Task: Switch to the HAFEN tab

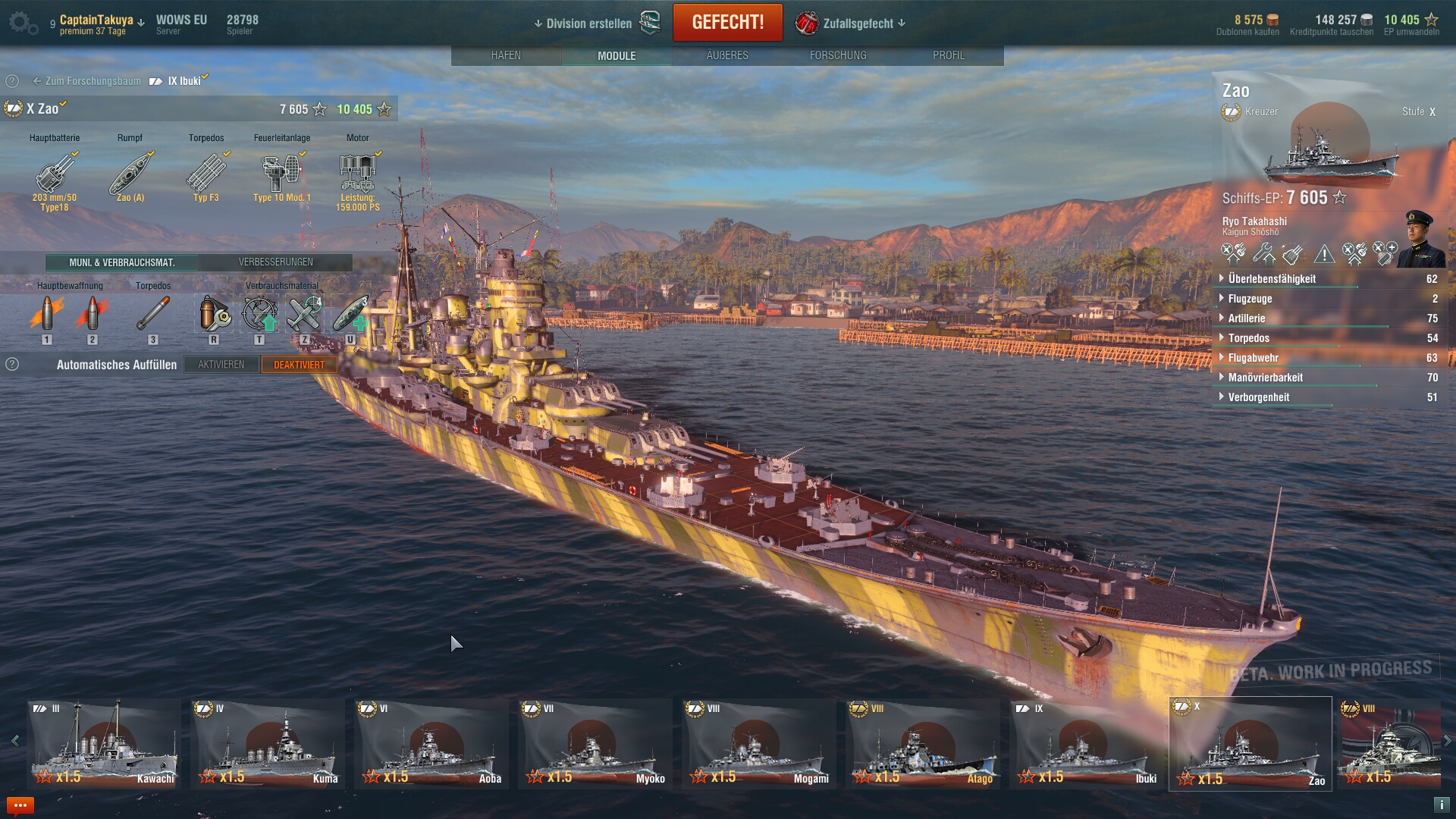Action: tap(506, 55)
